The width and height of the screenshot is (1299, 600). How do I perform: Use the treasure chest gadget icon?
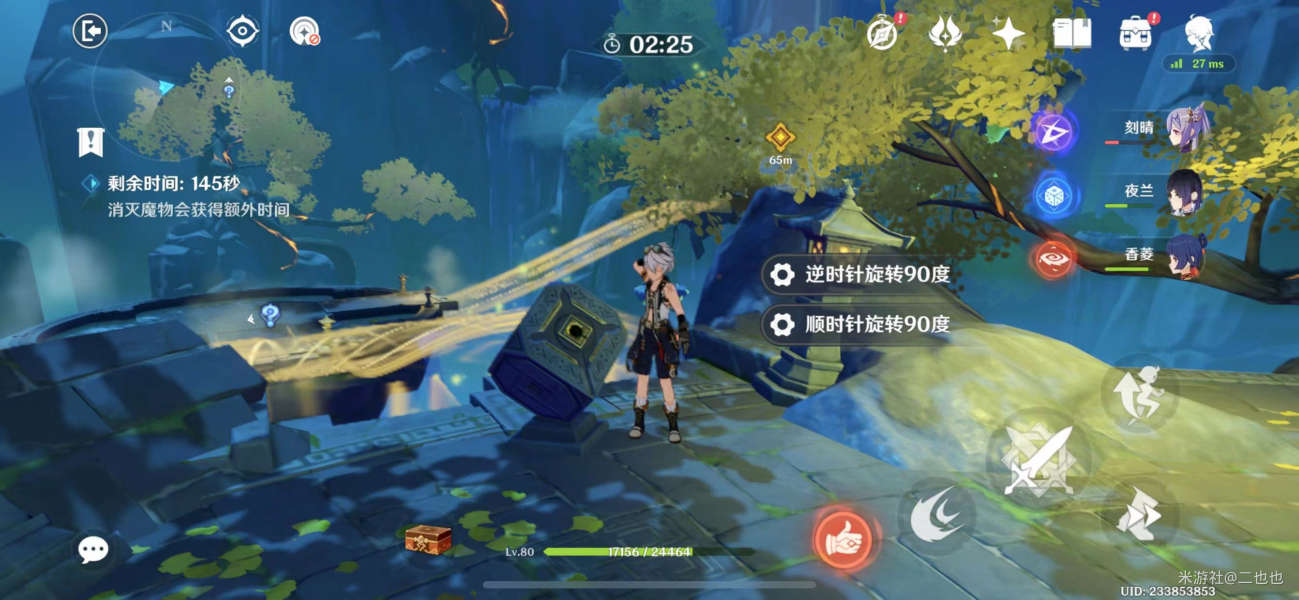[427, 539]
